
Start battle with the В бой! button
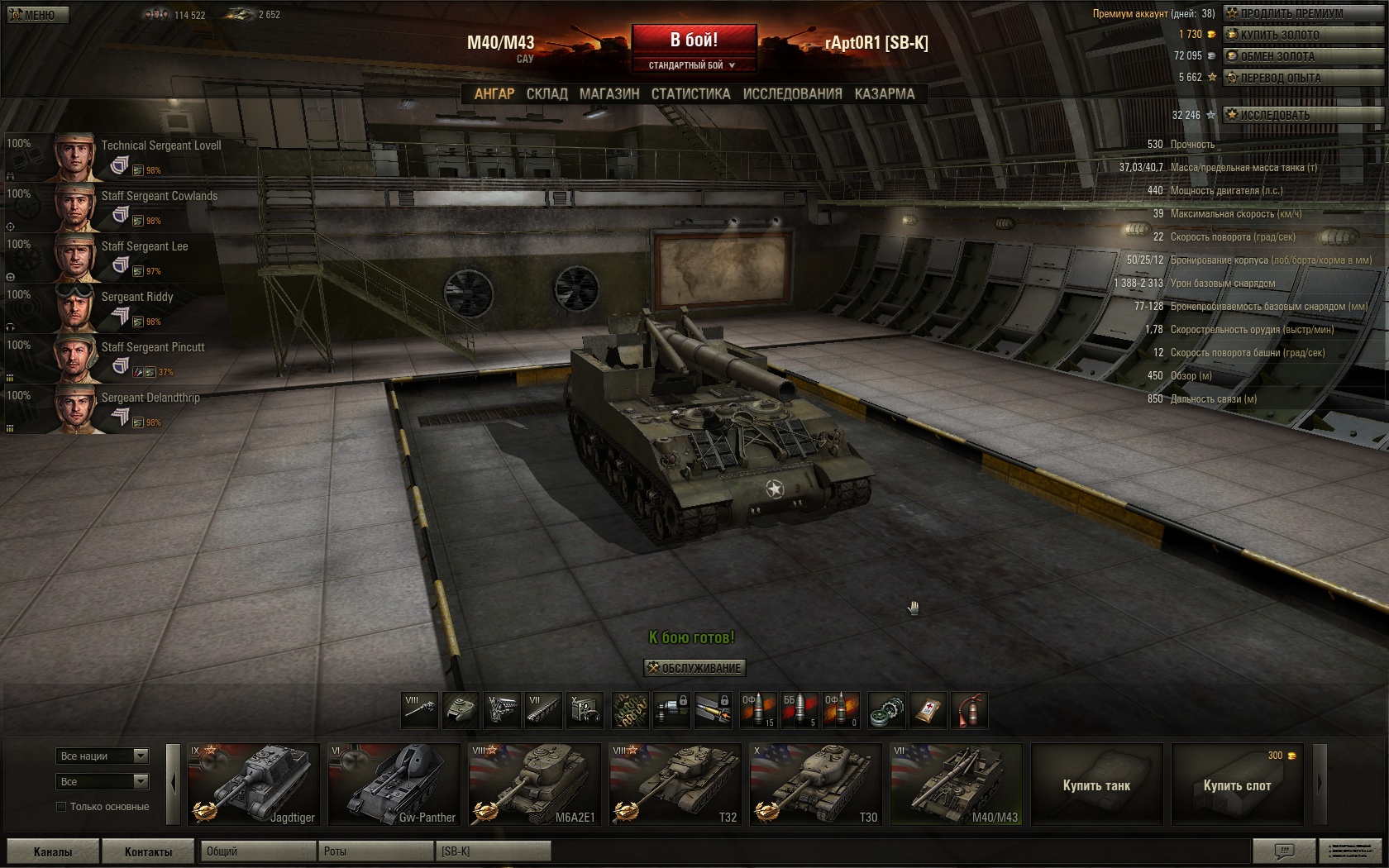click(694, 41)
